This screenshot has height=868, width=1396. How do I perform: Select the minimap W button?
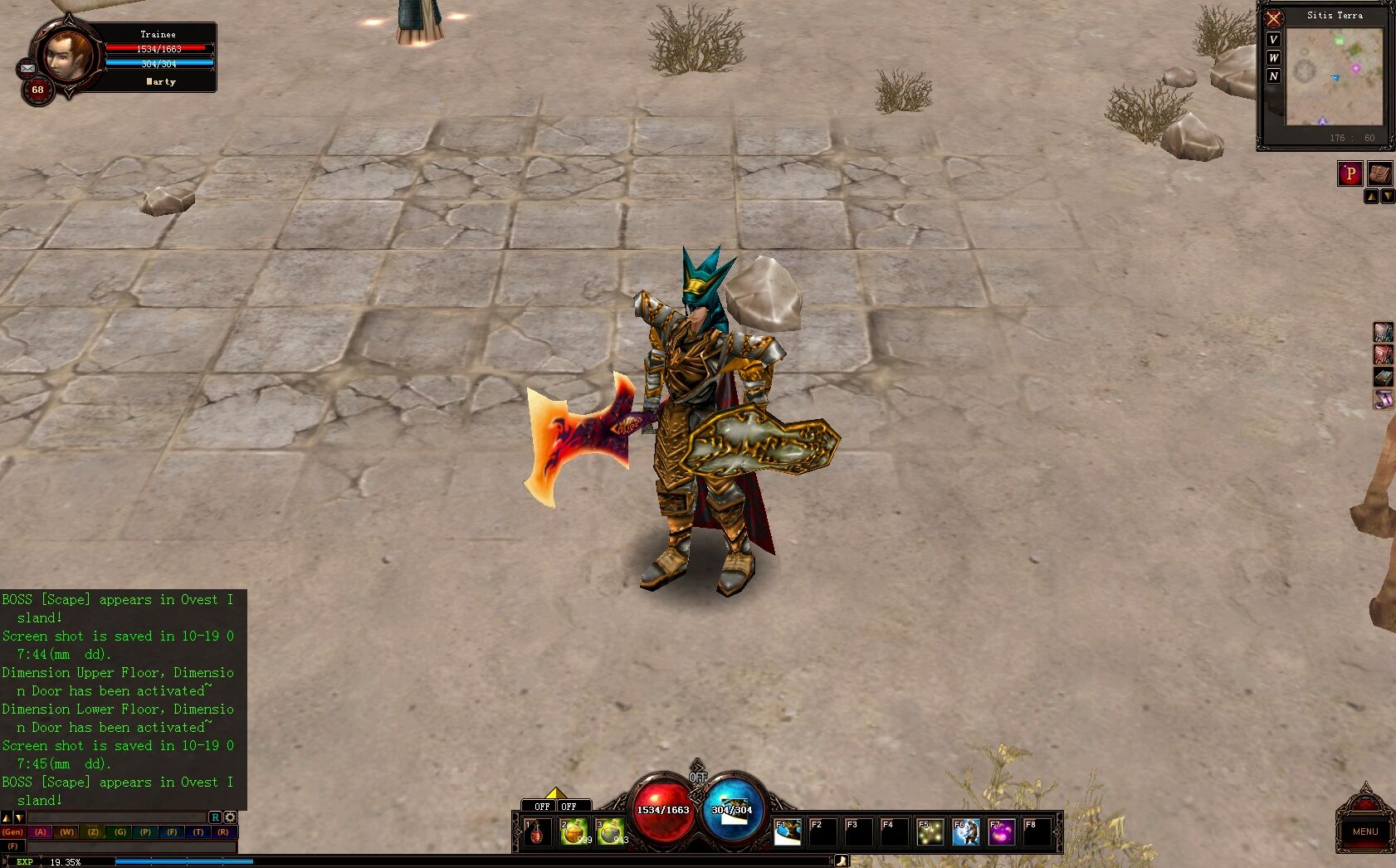pyautogui.click(x=1273, y=58)
